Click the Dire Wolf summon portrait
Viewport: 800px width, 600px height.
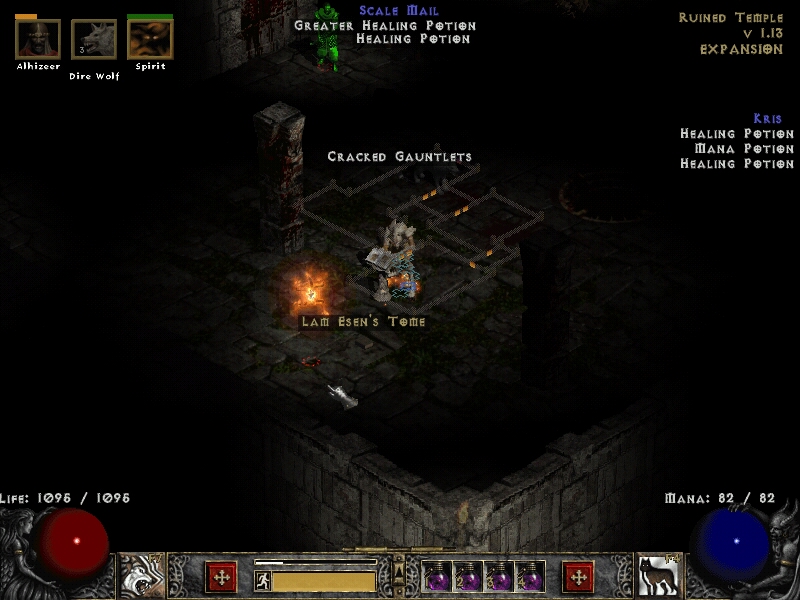click(94, 40)
